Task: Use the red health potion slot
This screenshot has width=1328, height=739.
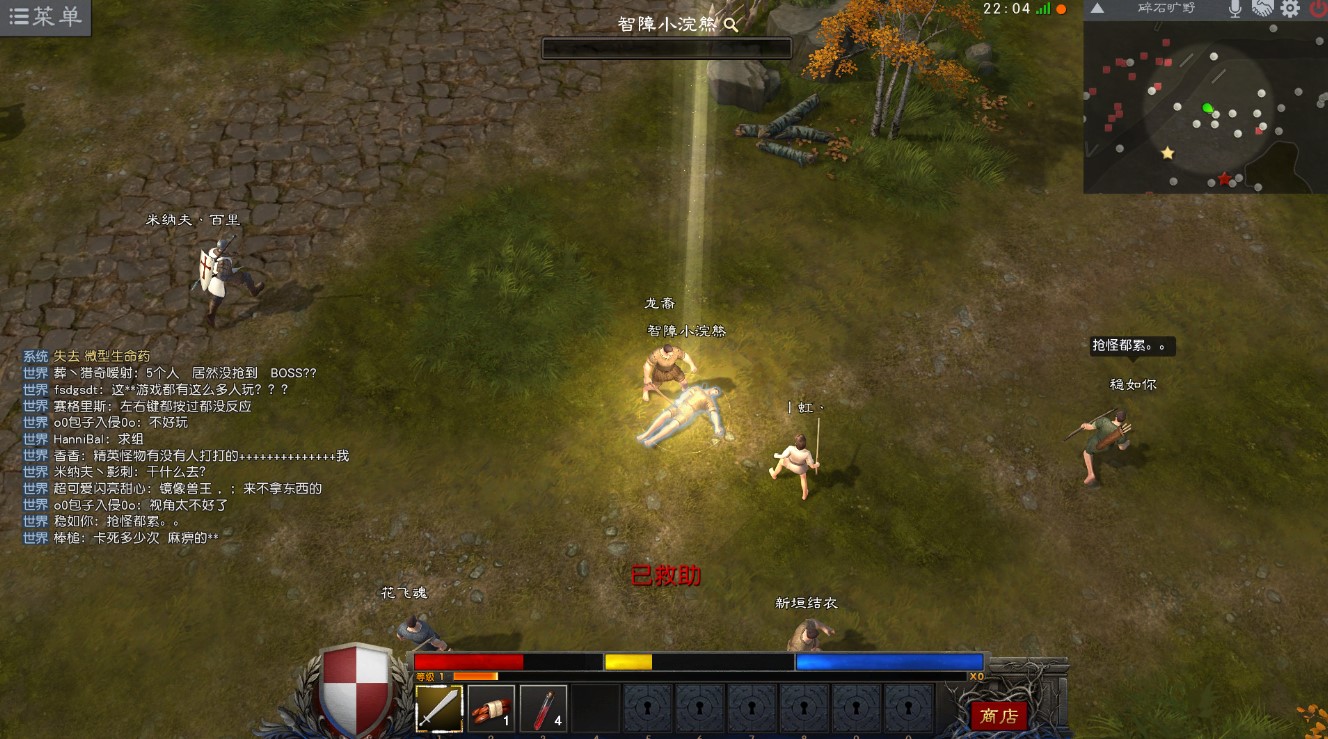Action: click(x=543, y=709)
